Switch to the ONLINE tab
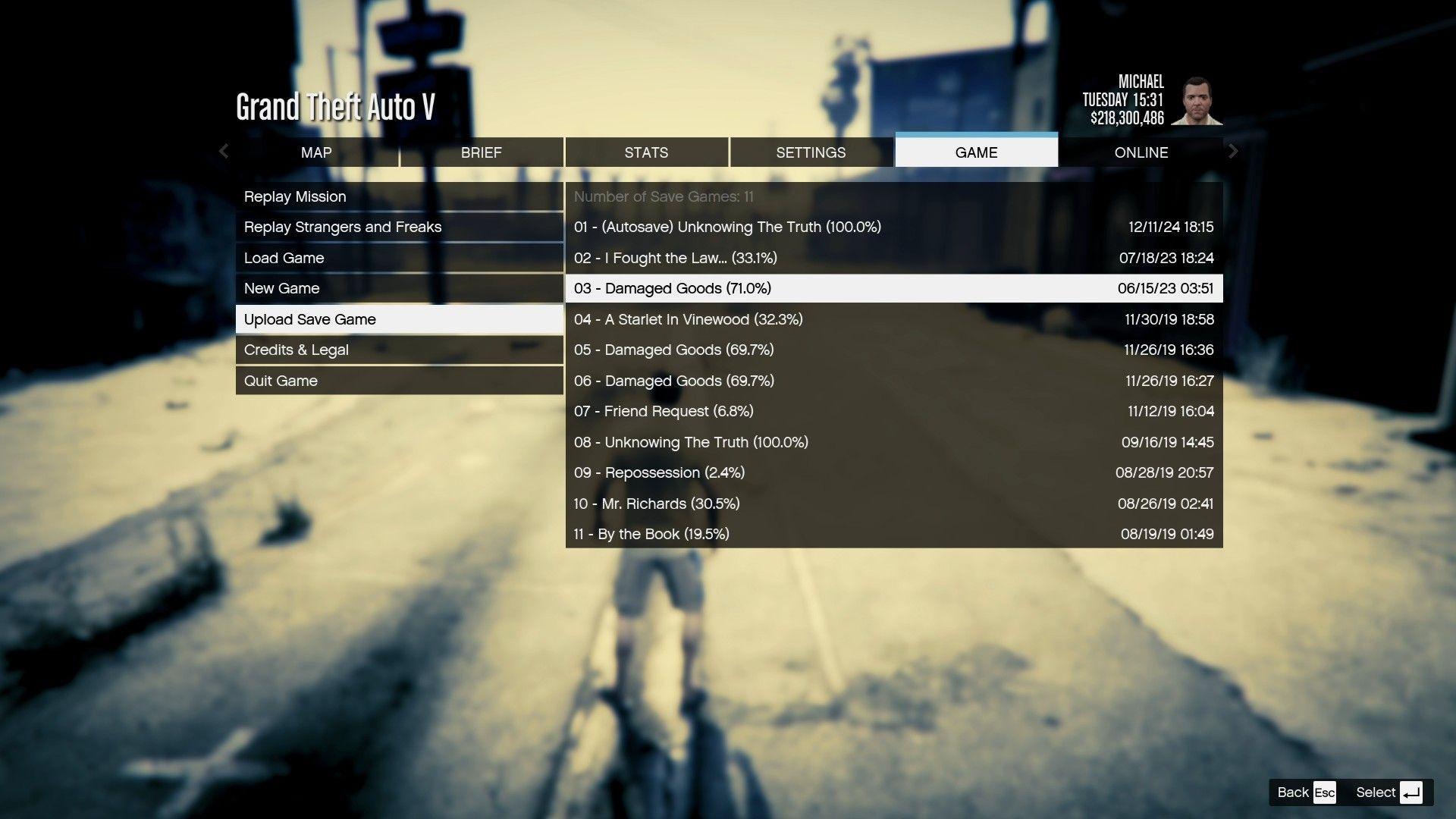Viewport: 1456px width, 819px height. tap(1141, 152)
